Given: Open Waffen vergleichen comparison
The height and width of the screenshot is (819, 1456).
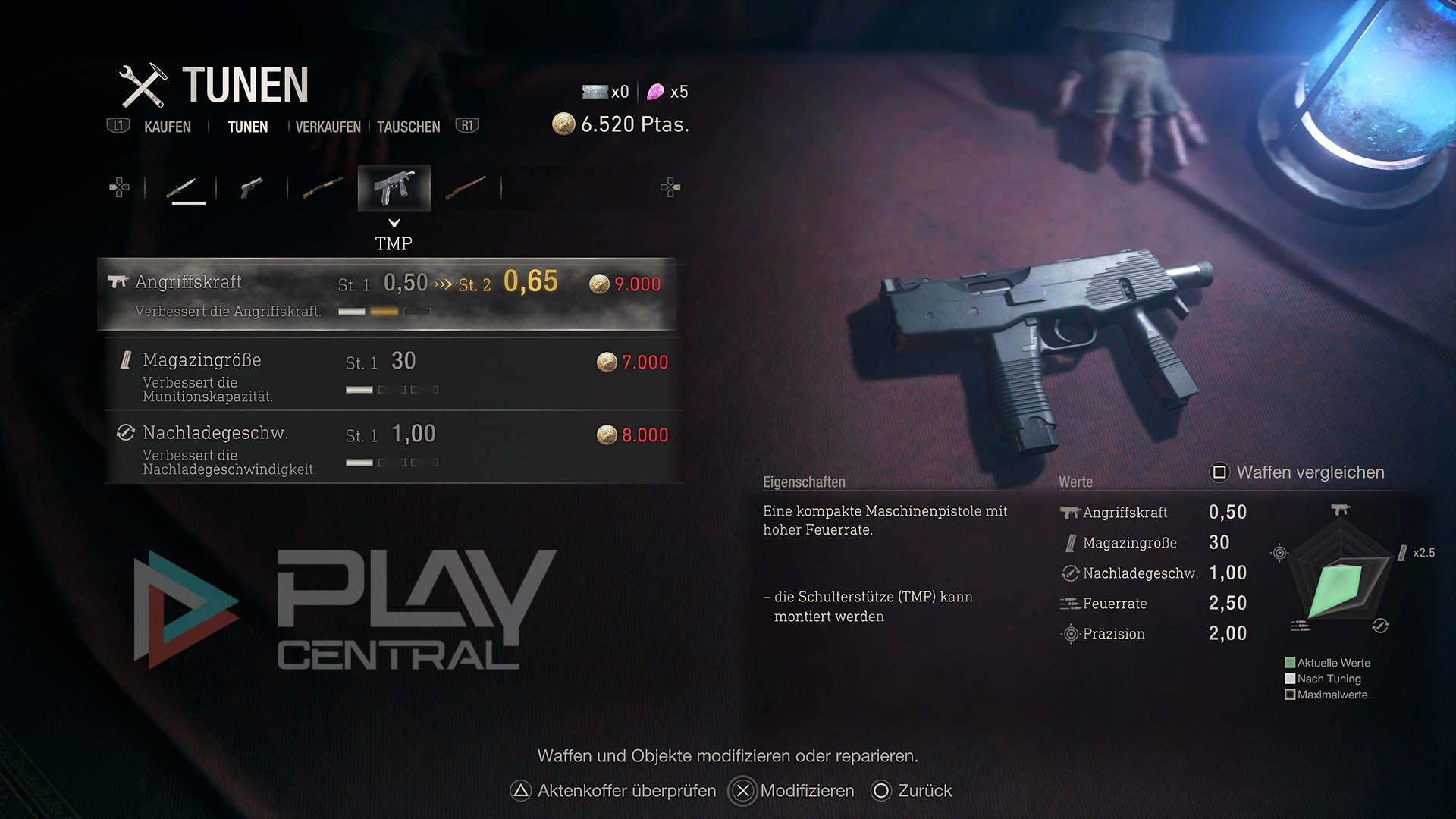Looking at the screenshot, I should click(x=1297, y=472).
